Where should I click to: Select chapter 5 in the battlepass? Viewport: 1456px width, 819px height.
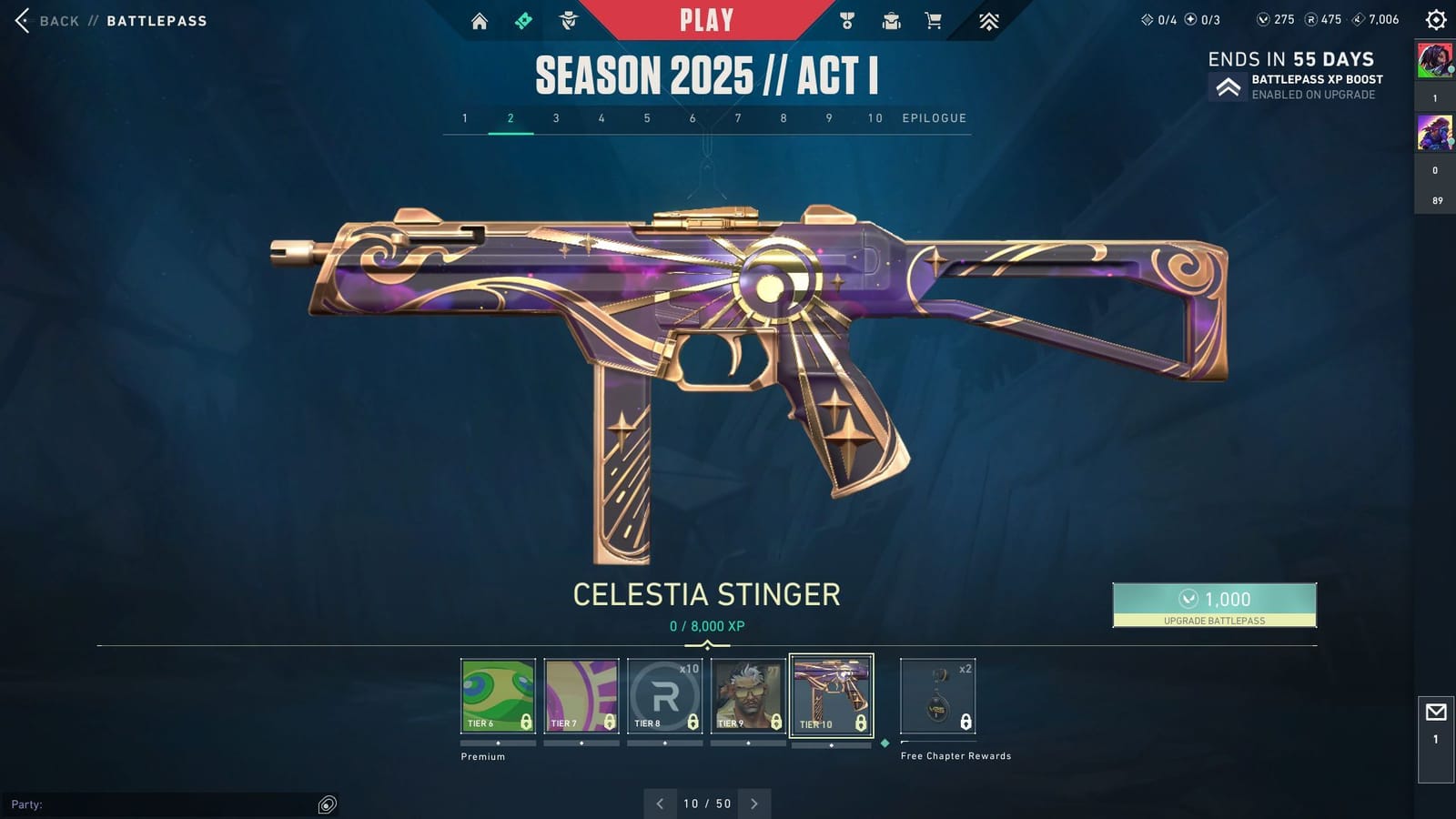point(647,117)
